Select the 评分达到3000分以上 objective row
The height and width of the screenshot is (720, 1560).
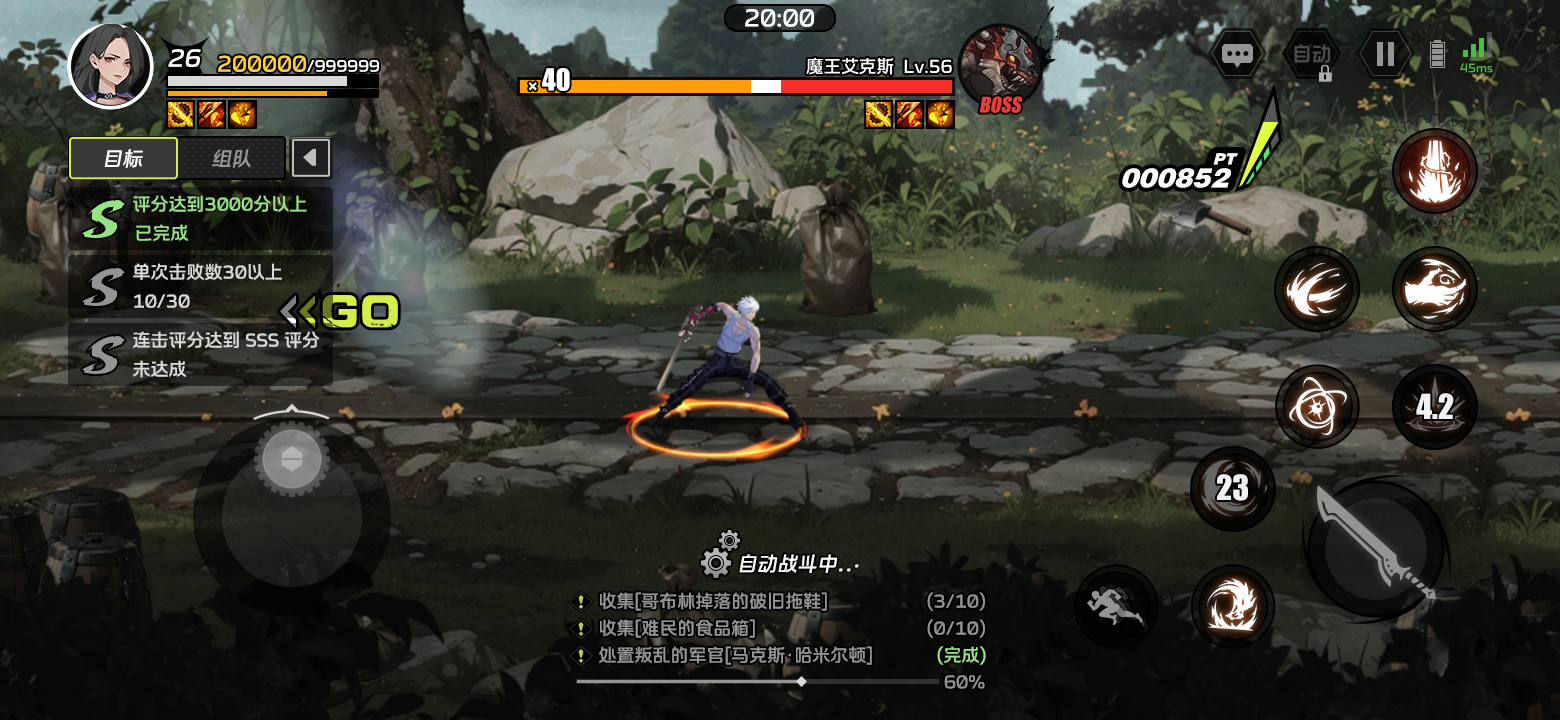pyautogui.click(x=200, y=218)
